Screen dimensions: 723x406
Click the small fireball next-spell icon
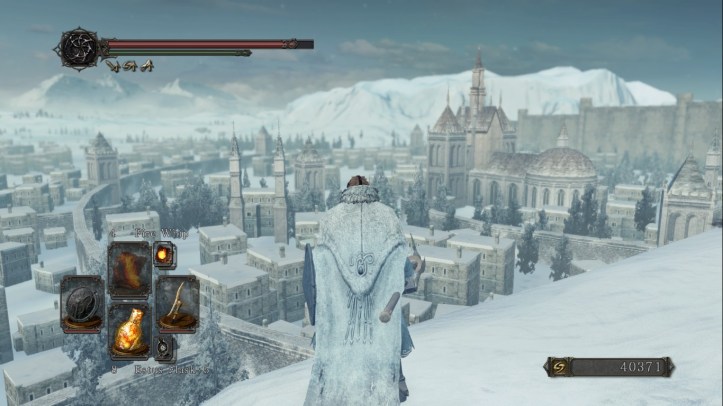[x=160, y=254]
